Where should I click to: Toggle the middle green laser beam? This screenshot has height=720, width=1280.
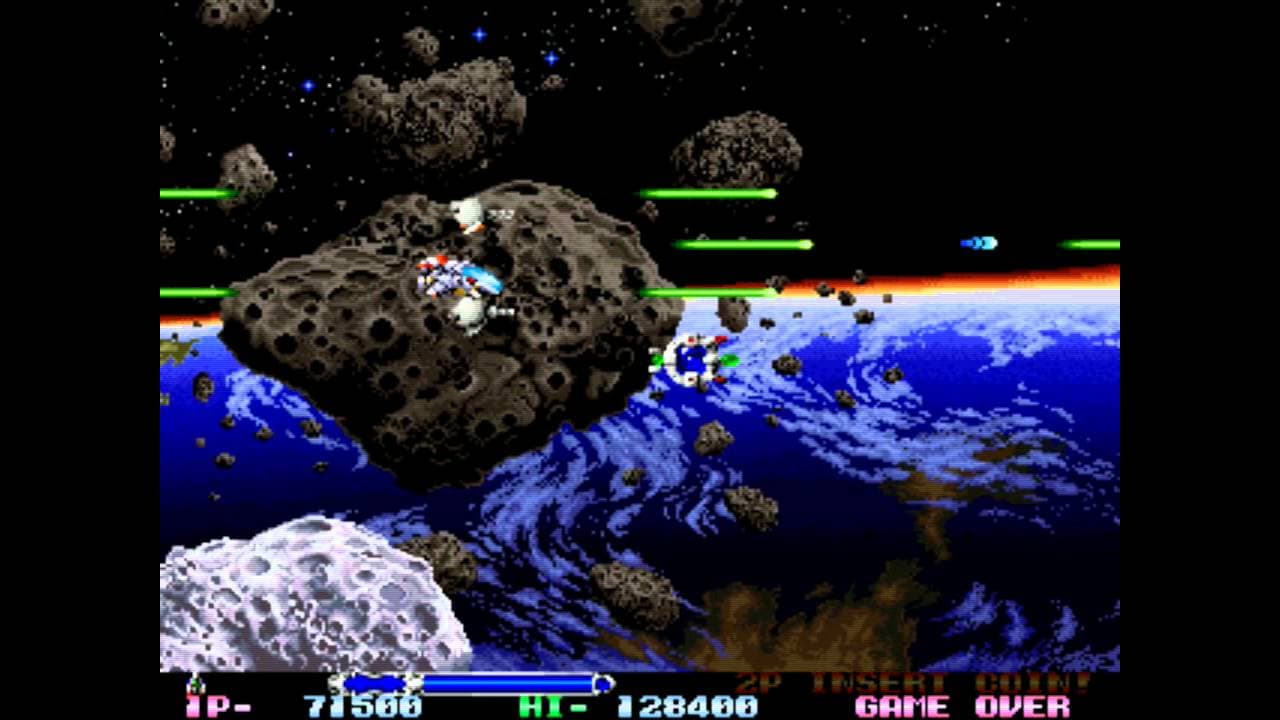coord(740,242)
